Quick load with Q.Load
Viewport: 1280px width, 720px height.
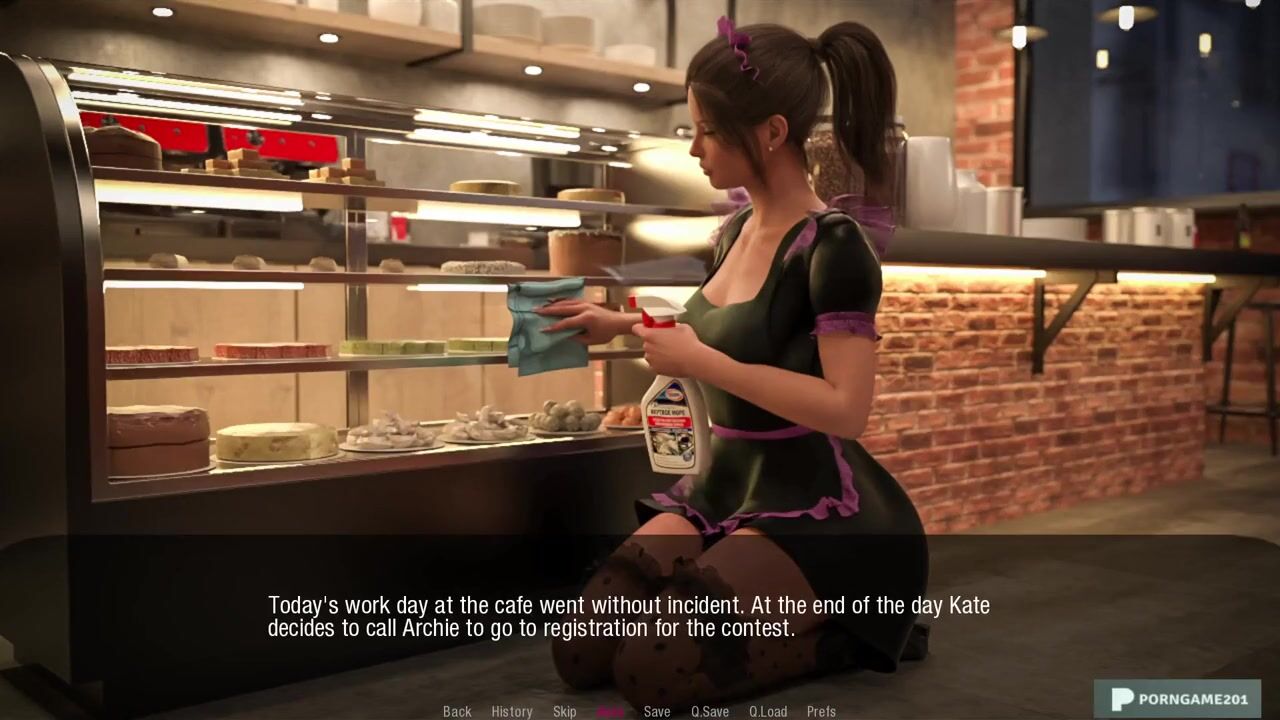pyautogui.click(x=768, y=711)
